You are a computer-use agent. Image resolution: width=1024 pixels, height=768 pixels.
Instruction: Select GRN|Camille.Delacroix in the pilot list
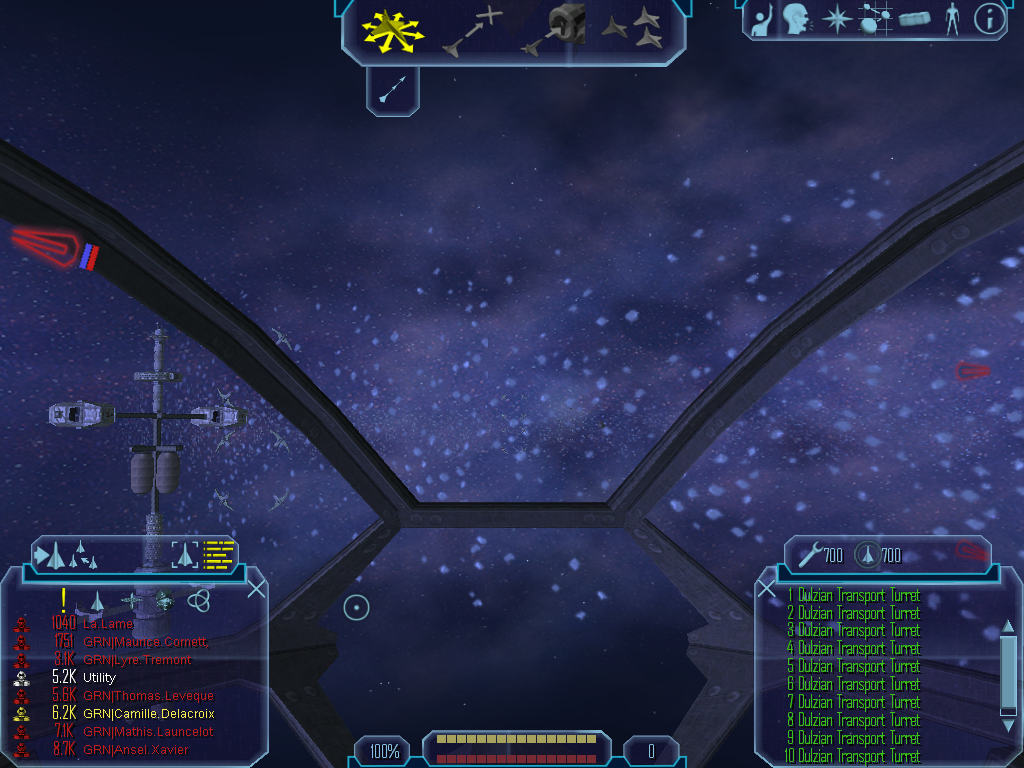click(148, 714)
